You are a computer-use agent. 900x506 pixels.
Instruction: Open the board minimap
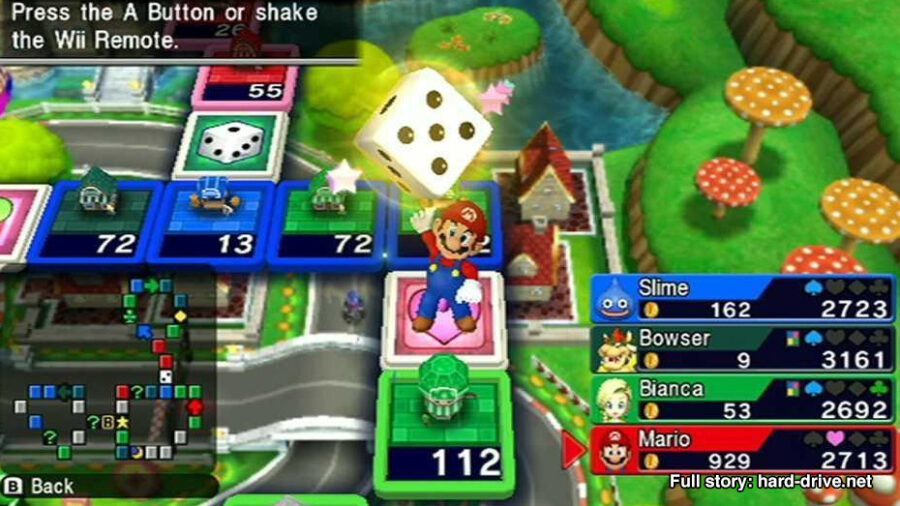pyautogui.click(x=108, y=370)
